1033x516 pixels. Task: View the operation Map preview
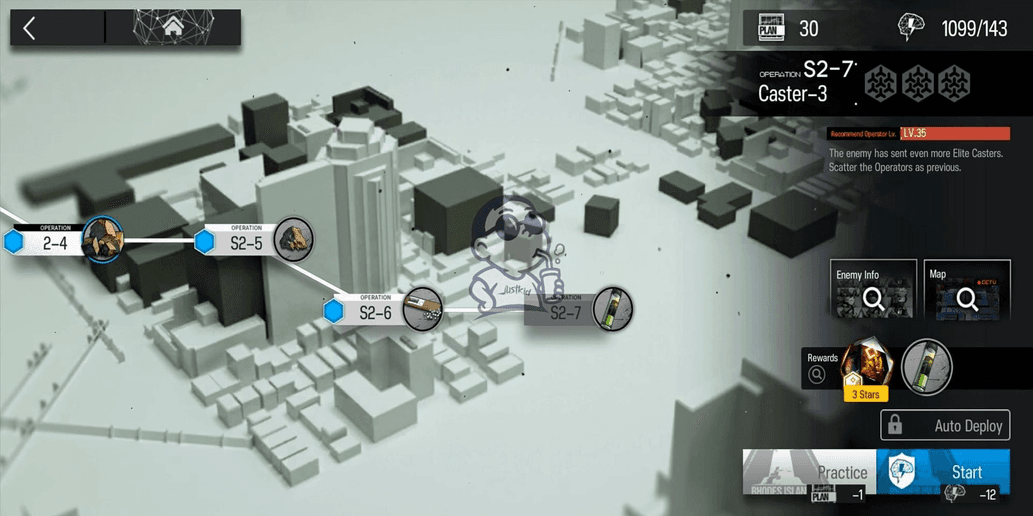967,290
